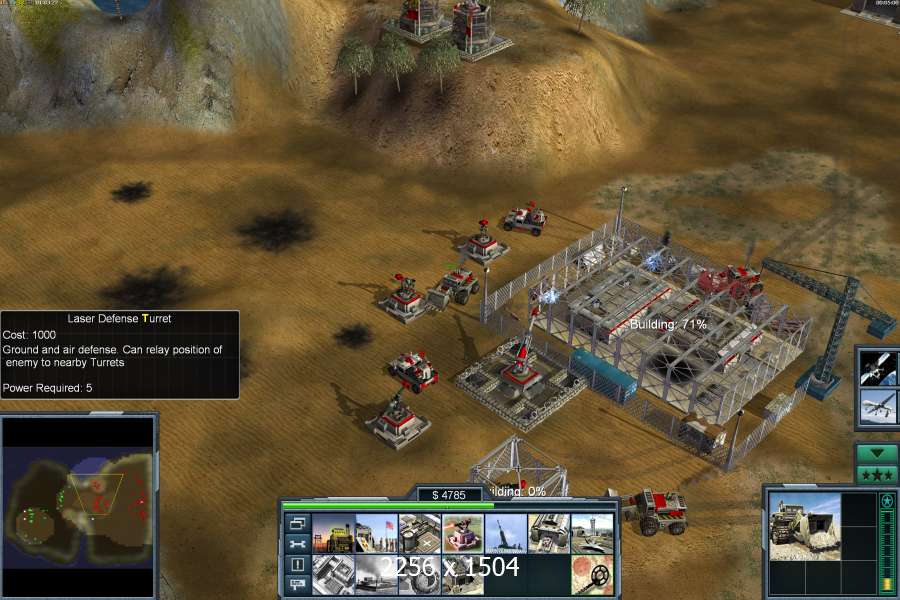900x600 pixels.
Task: Click the exclamation mark beacon button
Action: (x=297, y=564)
